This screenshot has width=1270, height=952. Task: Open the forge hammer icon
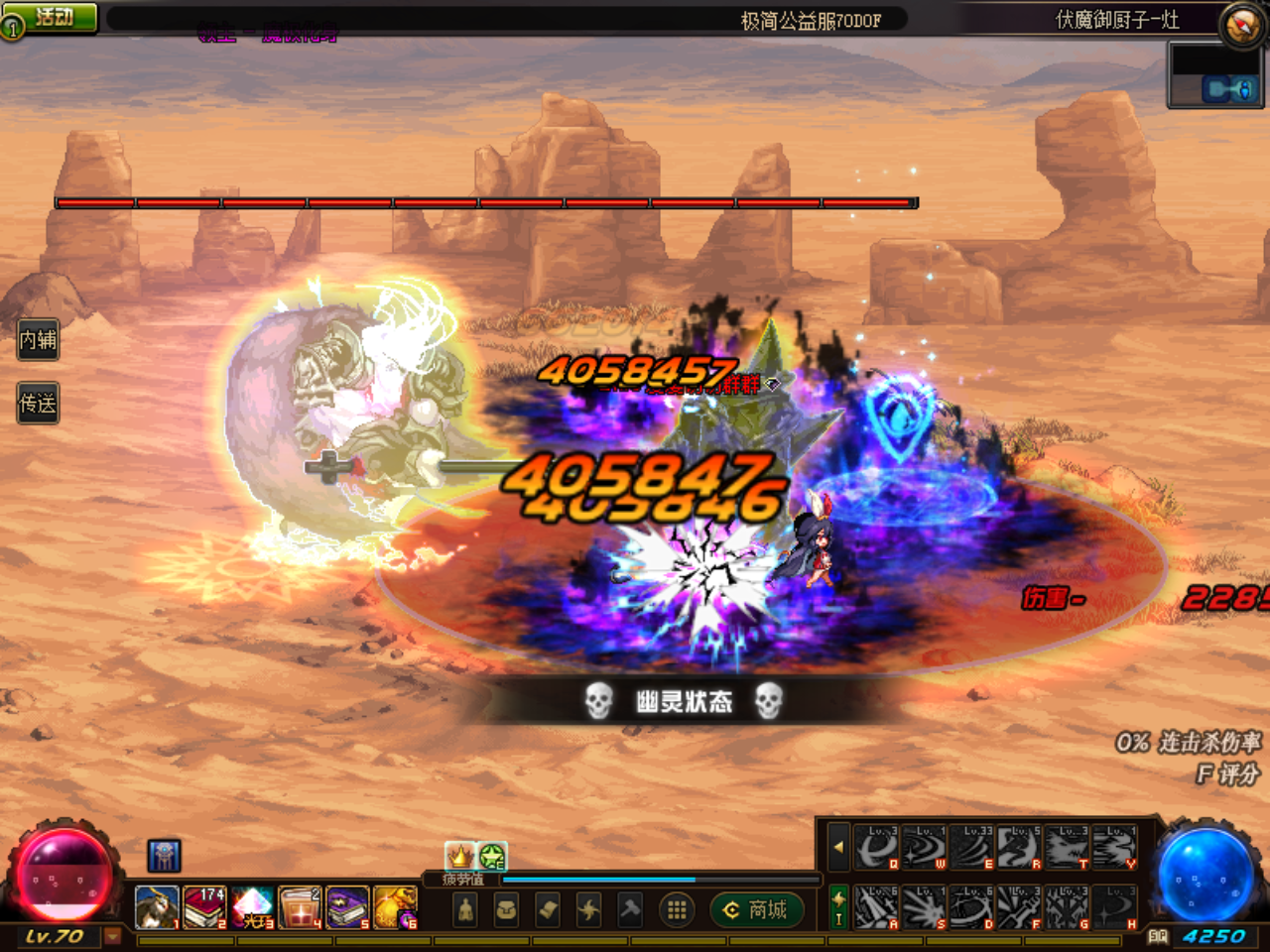(628, 910)
